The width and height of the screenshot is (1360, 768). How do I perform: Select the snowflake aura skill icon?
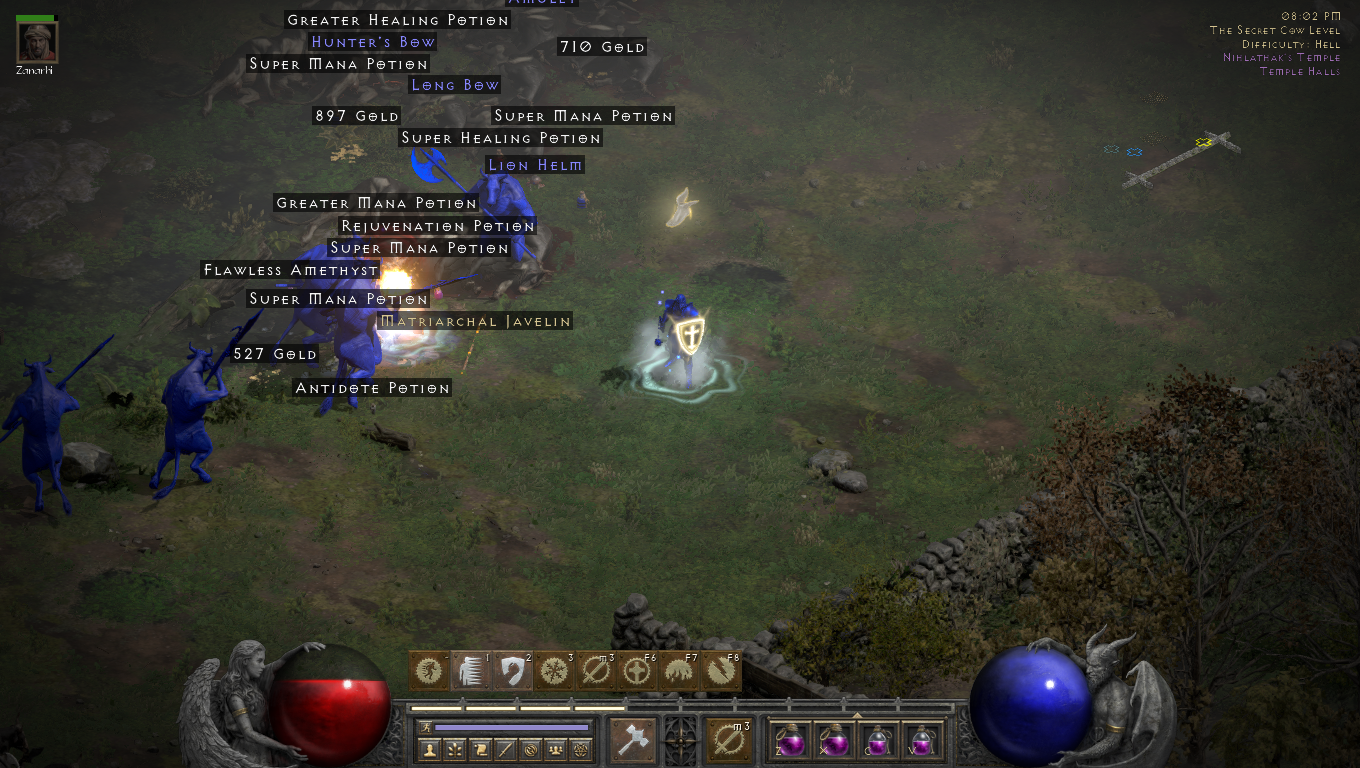554,671
